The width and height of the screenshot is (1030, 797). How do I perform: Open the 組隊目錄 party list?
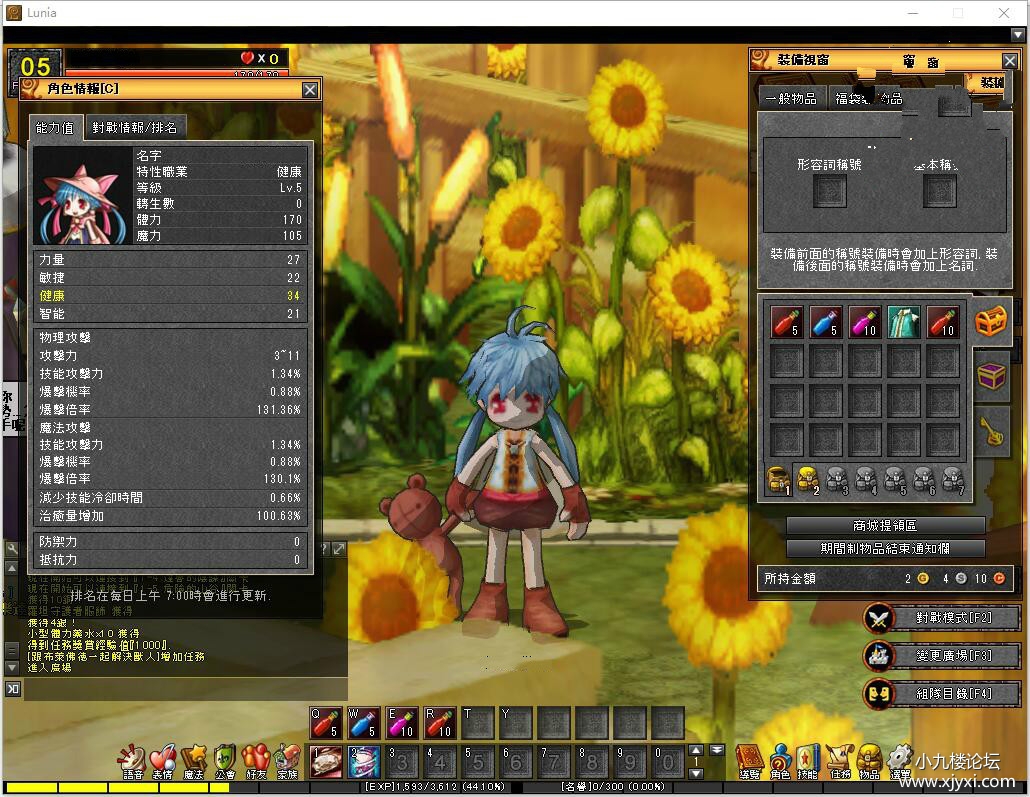tap(942, 693)
